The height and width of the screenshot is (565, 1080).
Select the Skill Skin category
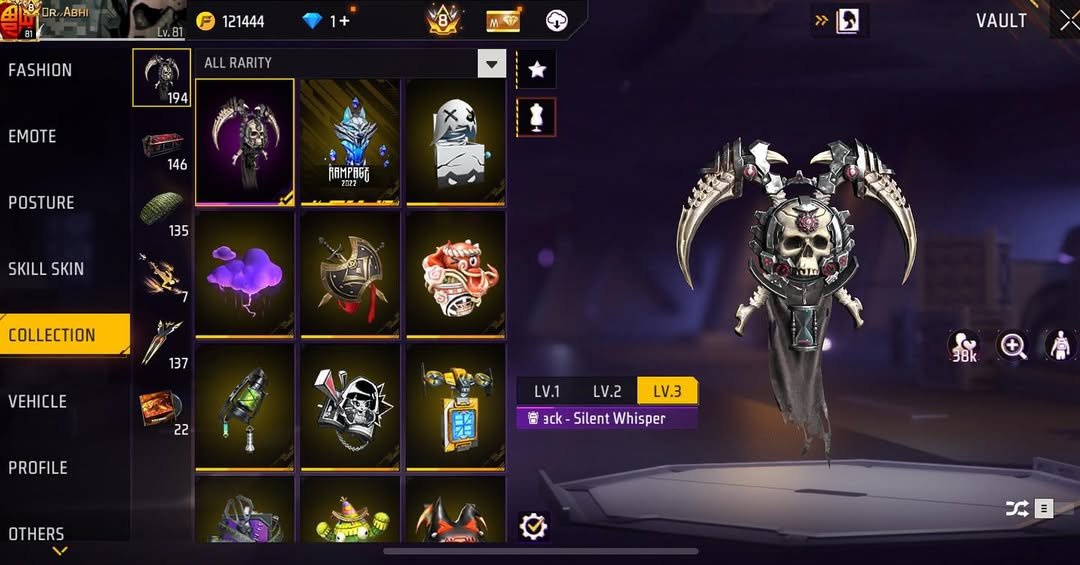[46, 269]
